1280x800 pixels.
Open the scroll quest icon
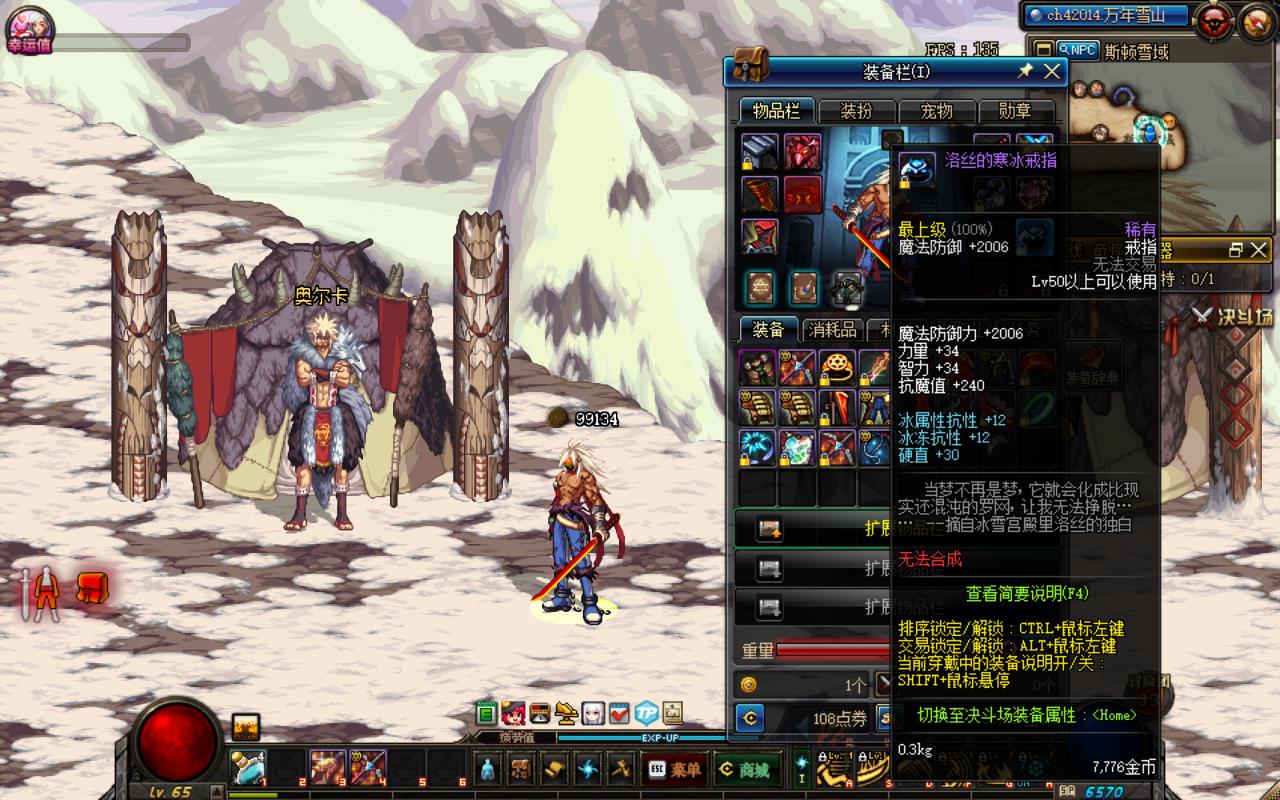554,769
